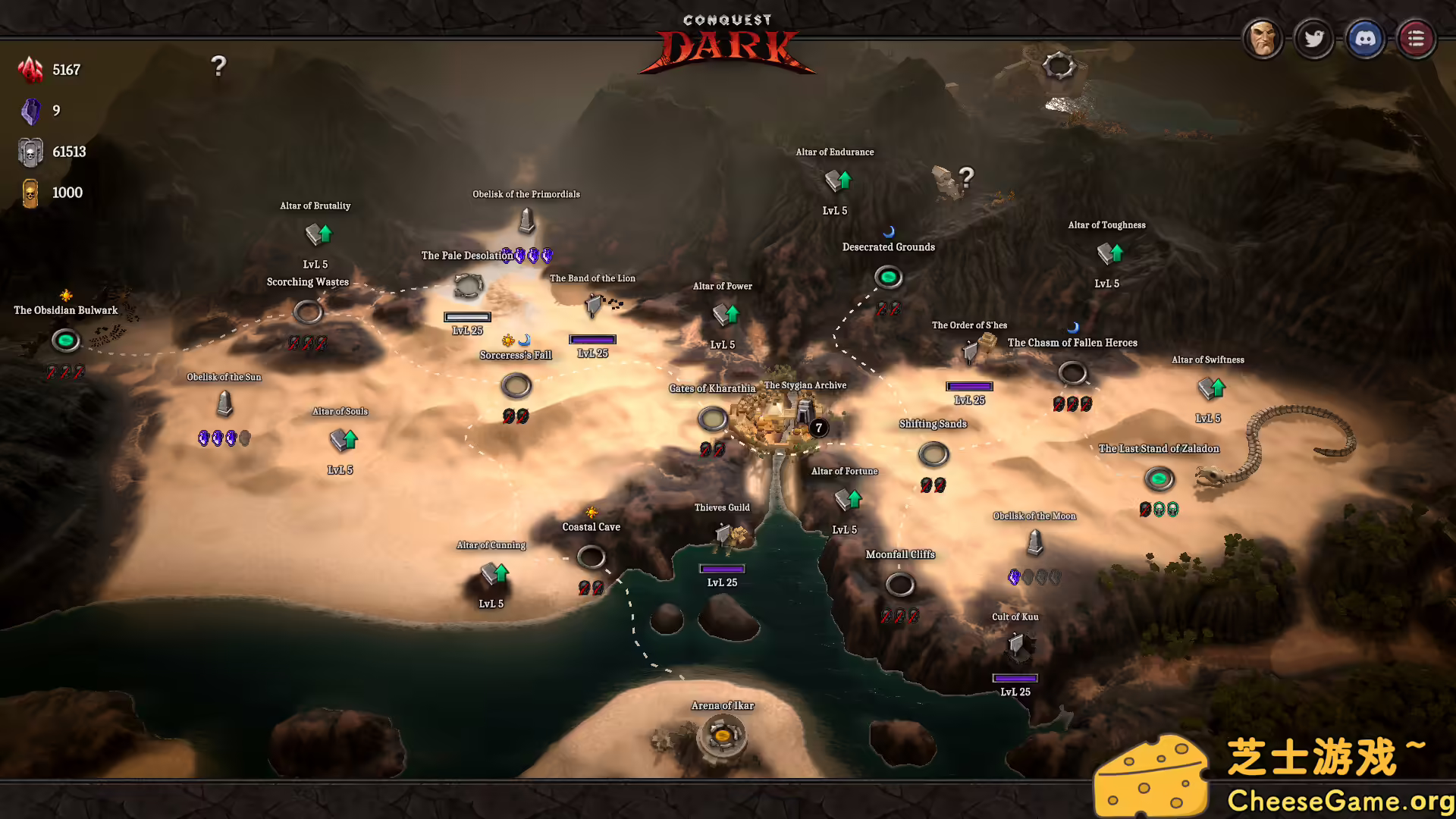This screenshot has width=1456, height=819.
Task: Click the green portal at The Obsidian Bulwark
Action: [x=65, y=341]
